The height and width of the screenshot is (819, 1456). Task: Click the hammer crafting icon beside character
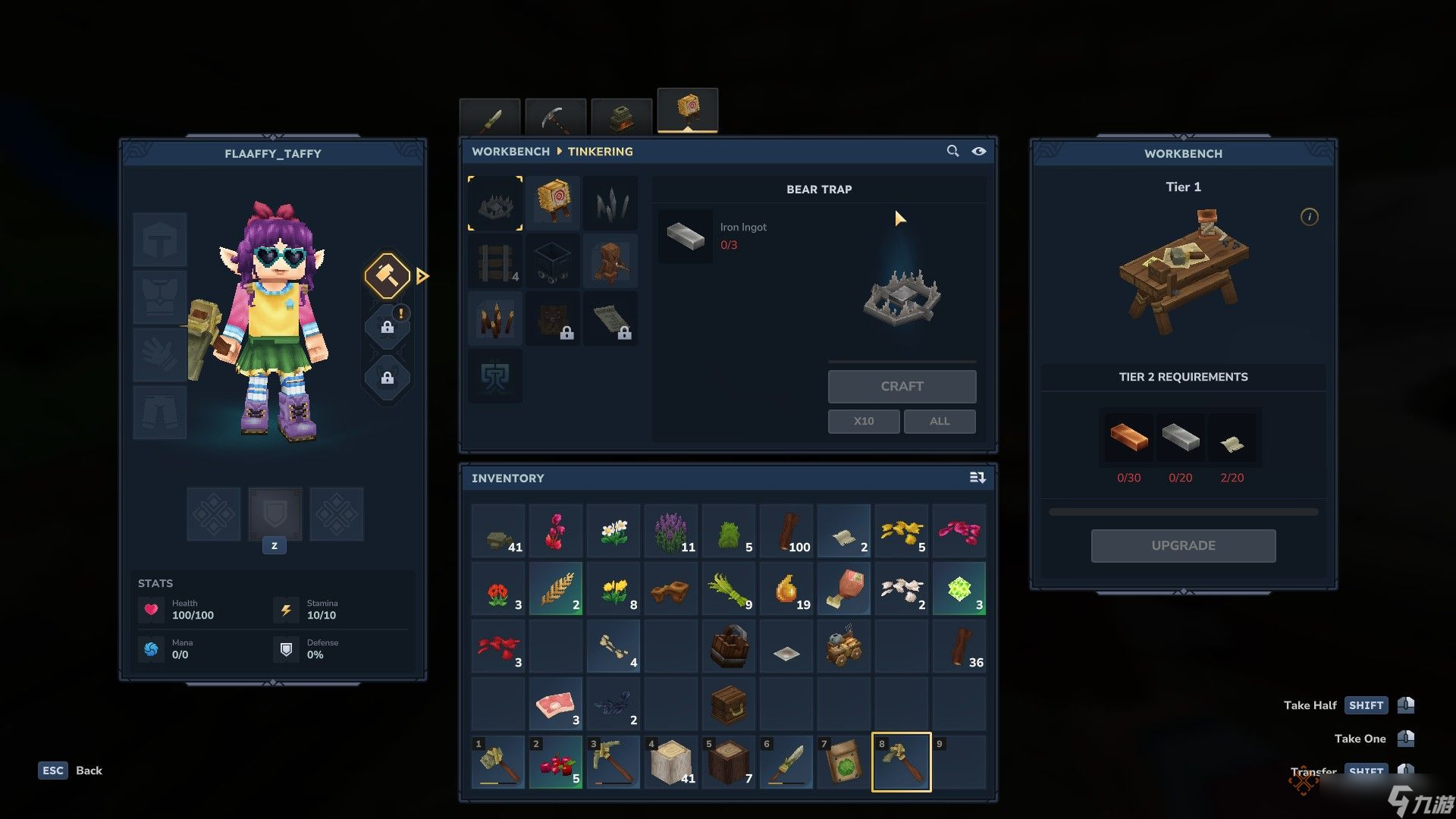coord(387,275)
